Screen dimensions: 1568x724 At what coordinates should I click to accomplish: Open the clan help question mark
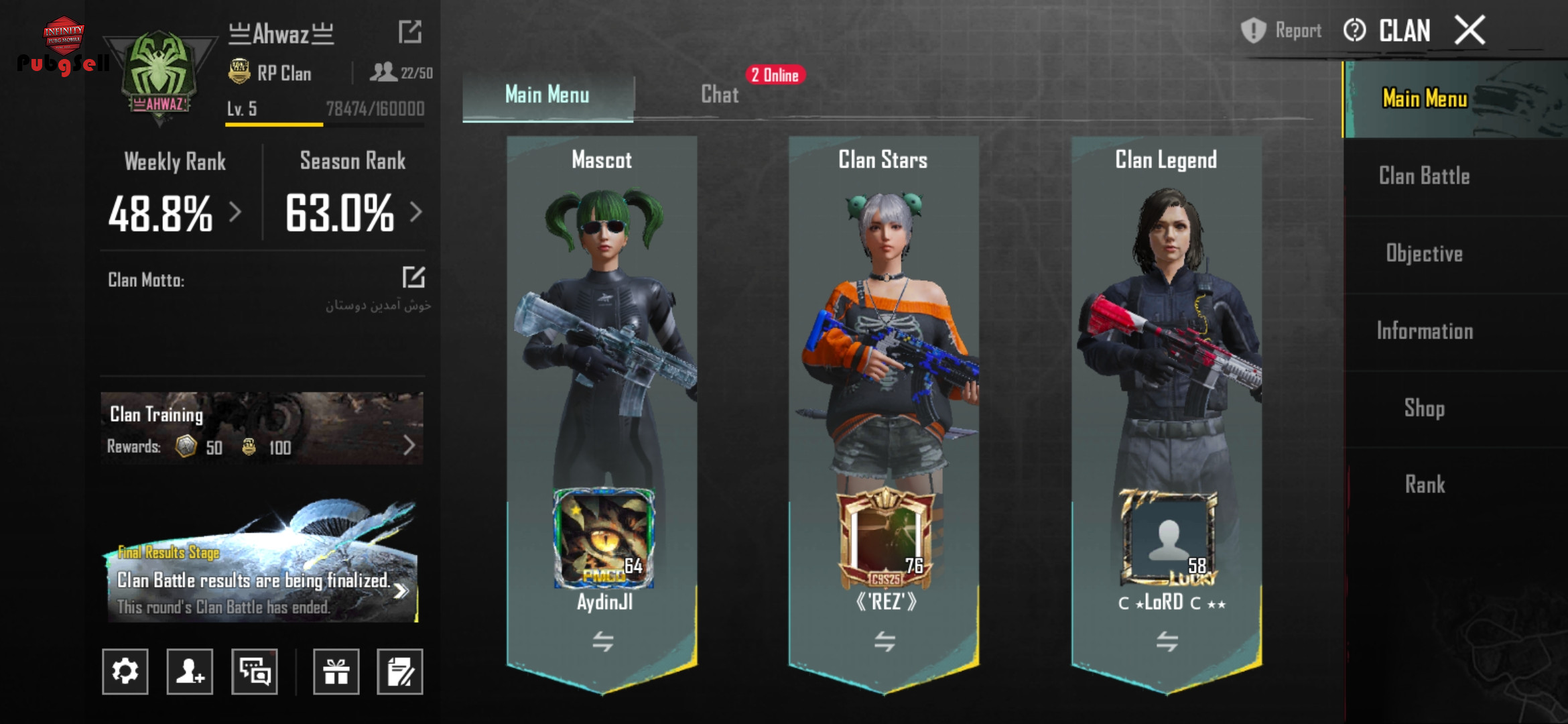(x=1354, y=31)
